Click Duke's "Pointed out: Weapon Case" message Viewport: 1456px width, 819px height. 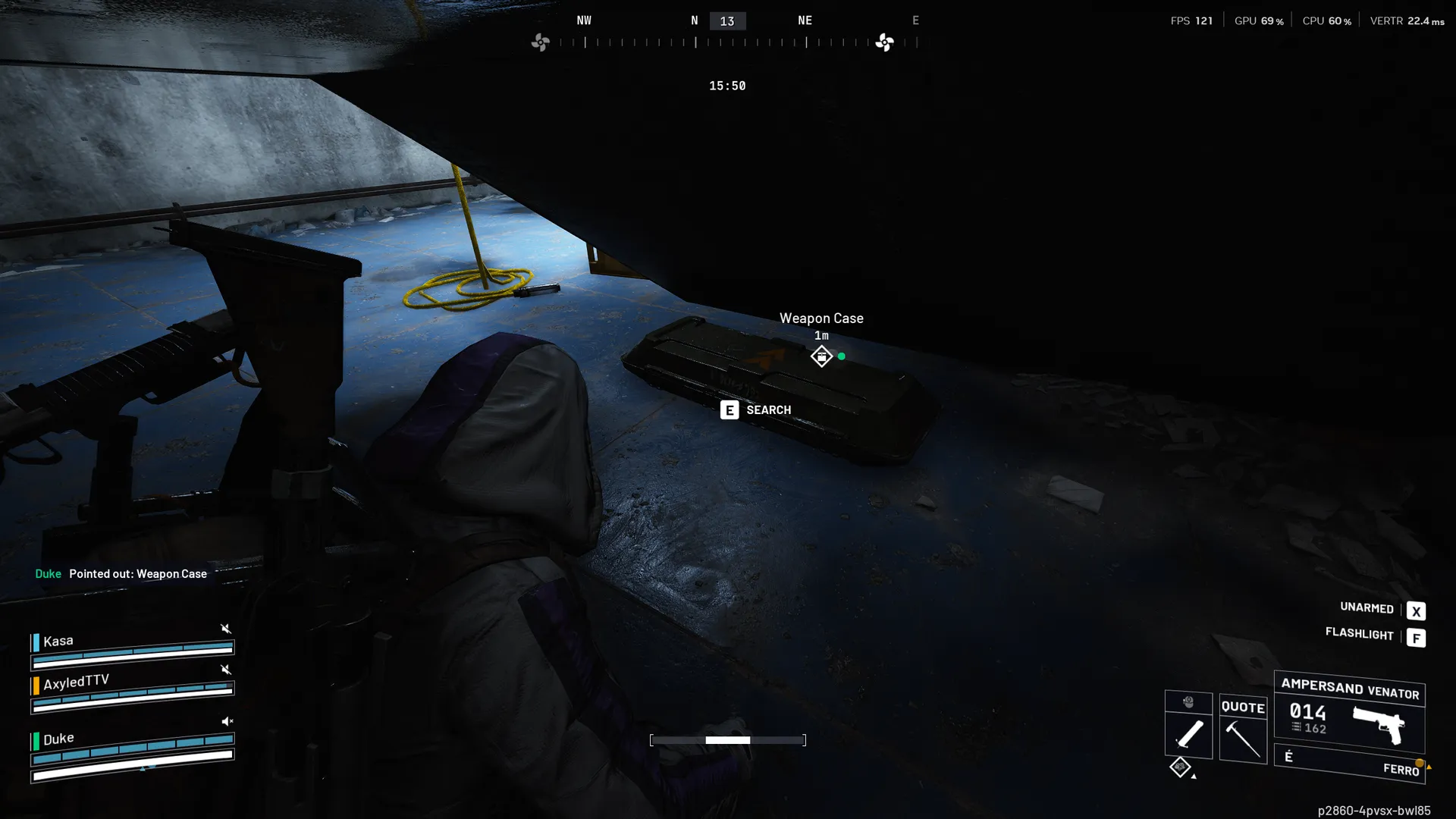click(x=137, y=574)
